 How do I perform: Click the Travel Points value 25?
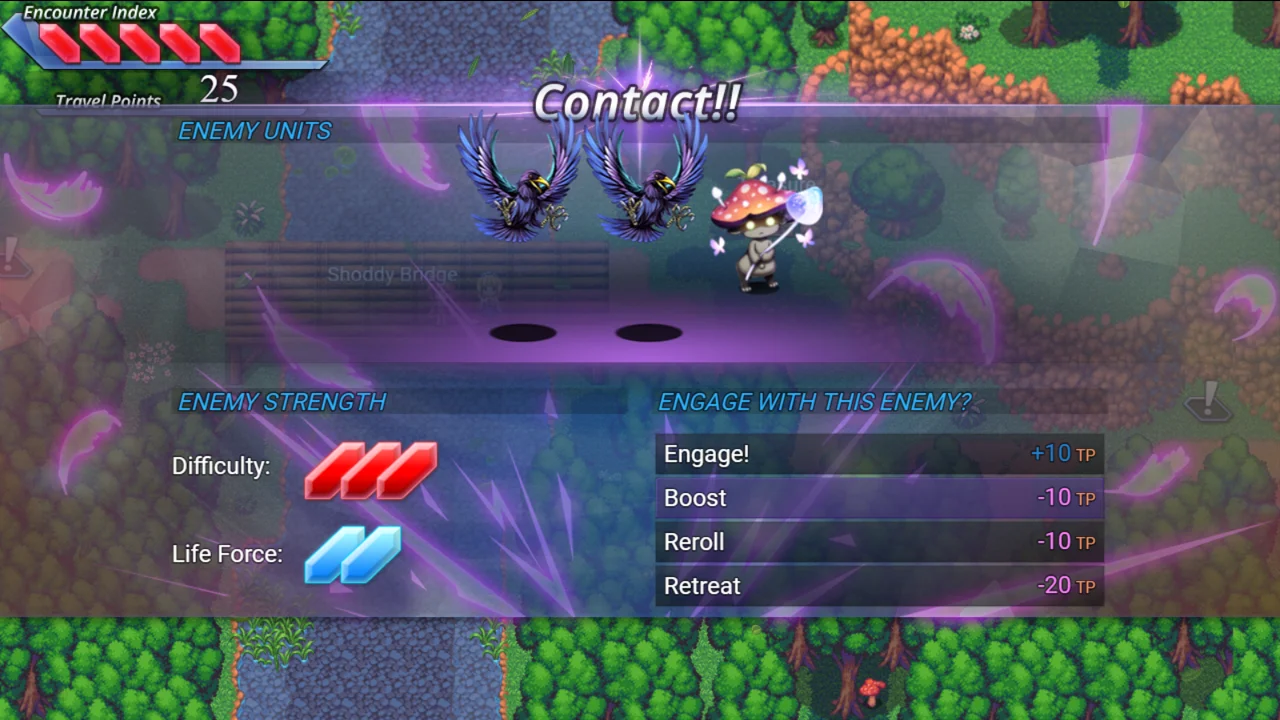coord(218,90)
